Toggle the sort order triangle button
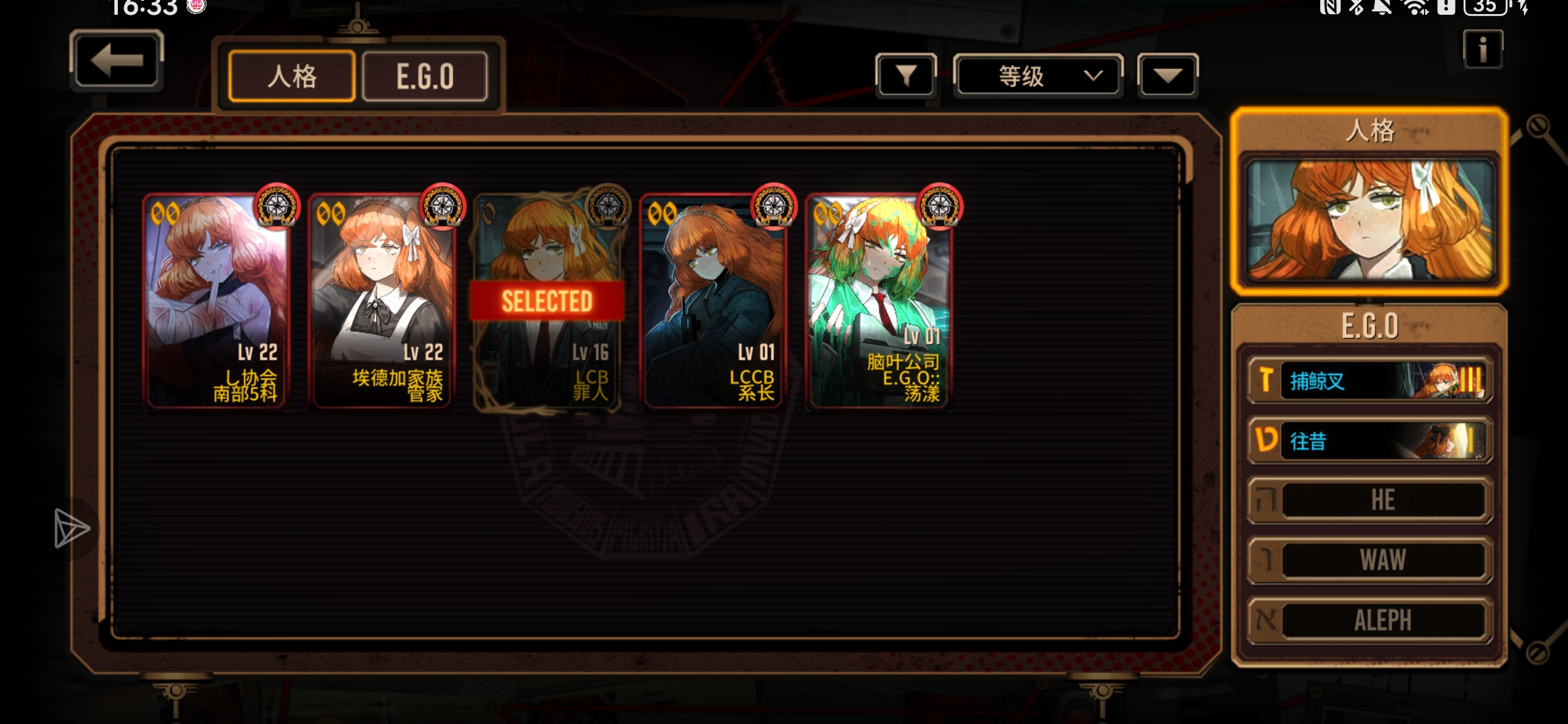This screenshot has height=724, width=1568. click(x=1167, y=76)
